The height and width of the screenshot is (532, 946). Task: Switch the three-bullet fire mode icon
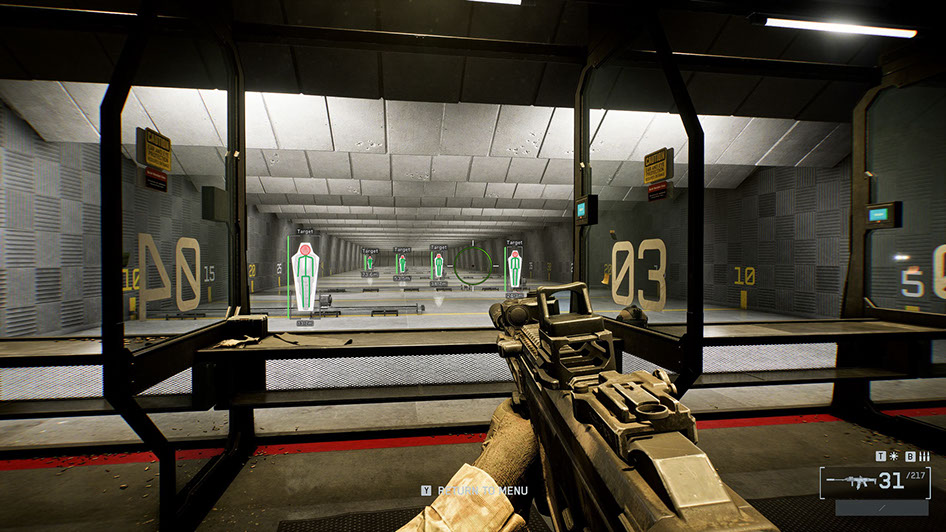click(923, 456)
